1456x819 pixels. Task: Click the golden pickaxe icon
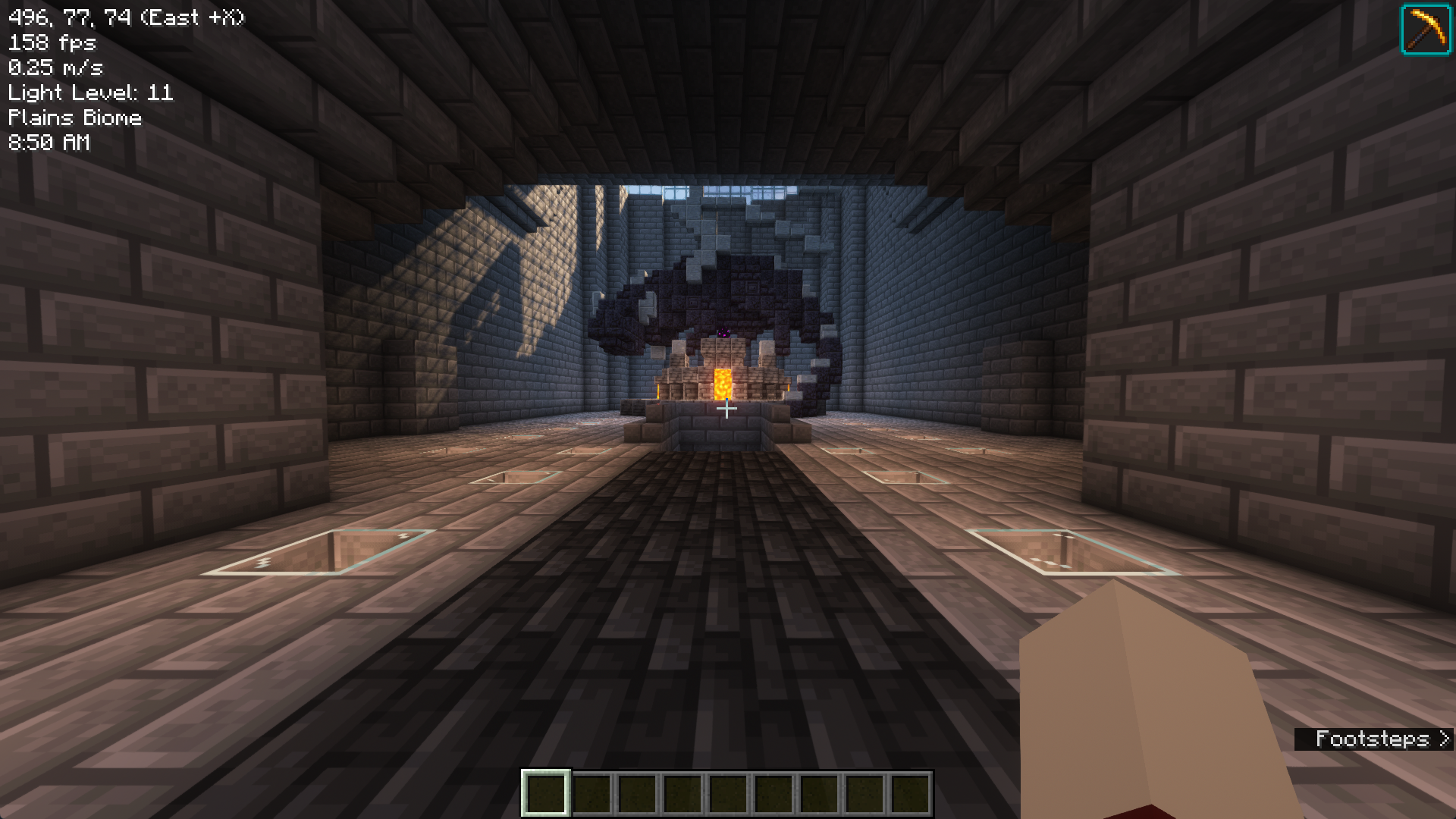(x=1426, y=30)
